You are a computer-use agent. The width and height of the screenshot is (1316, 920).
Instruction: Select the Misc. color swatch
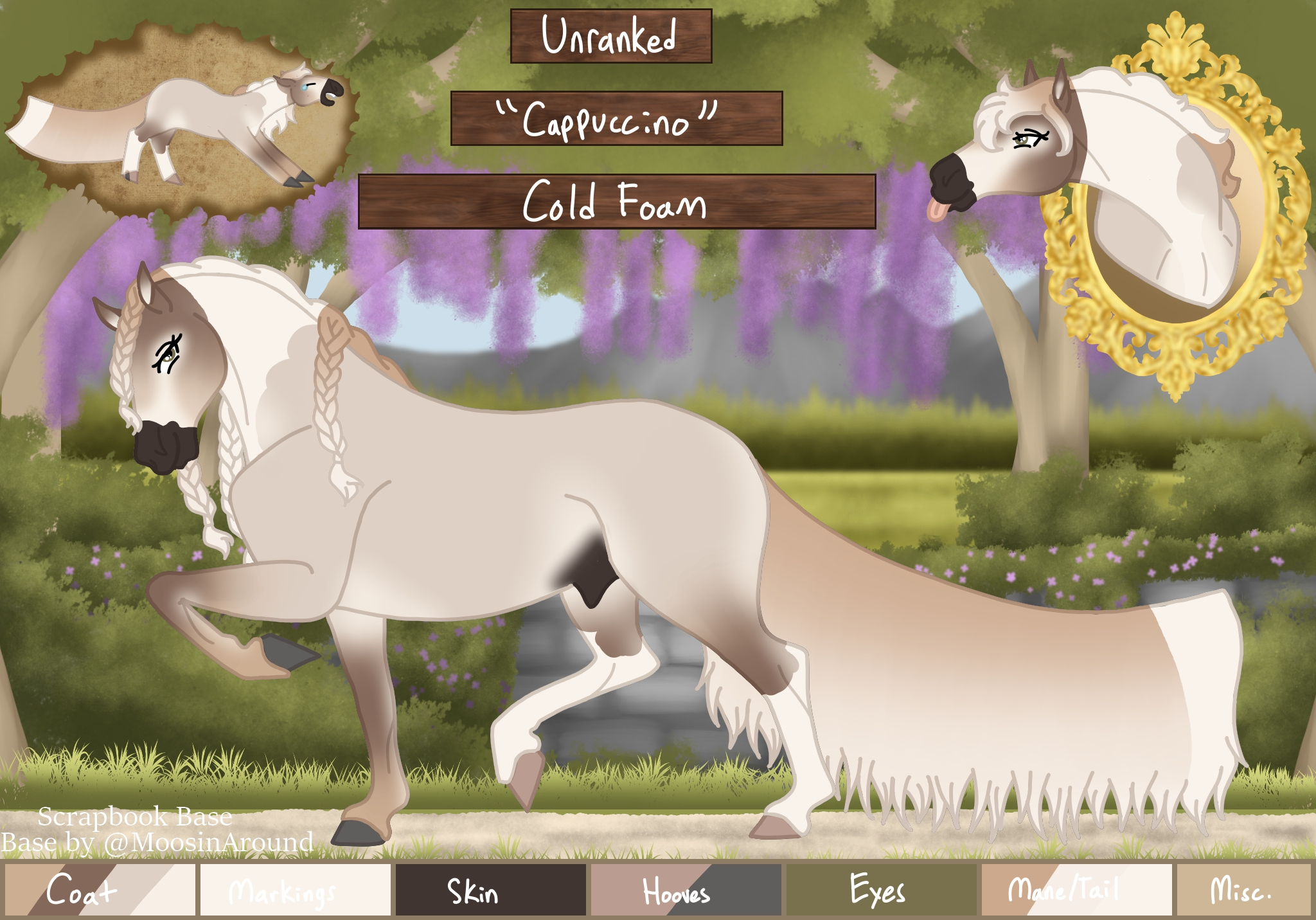point(1243,890)
